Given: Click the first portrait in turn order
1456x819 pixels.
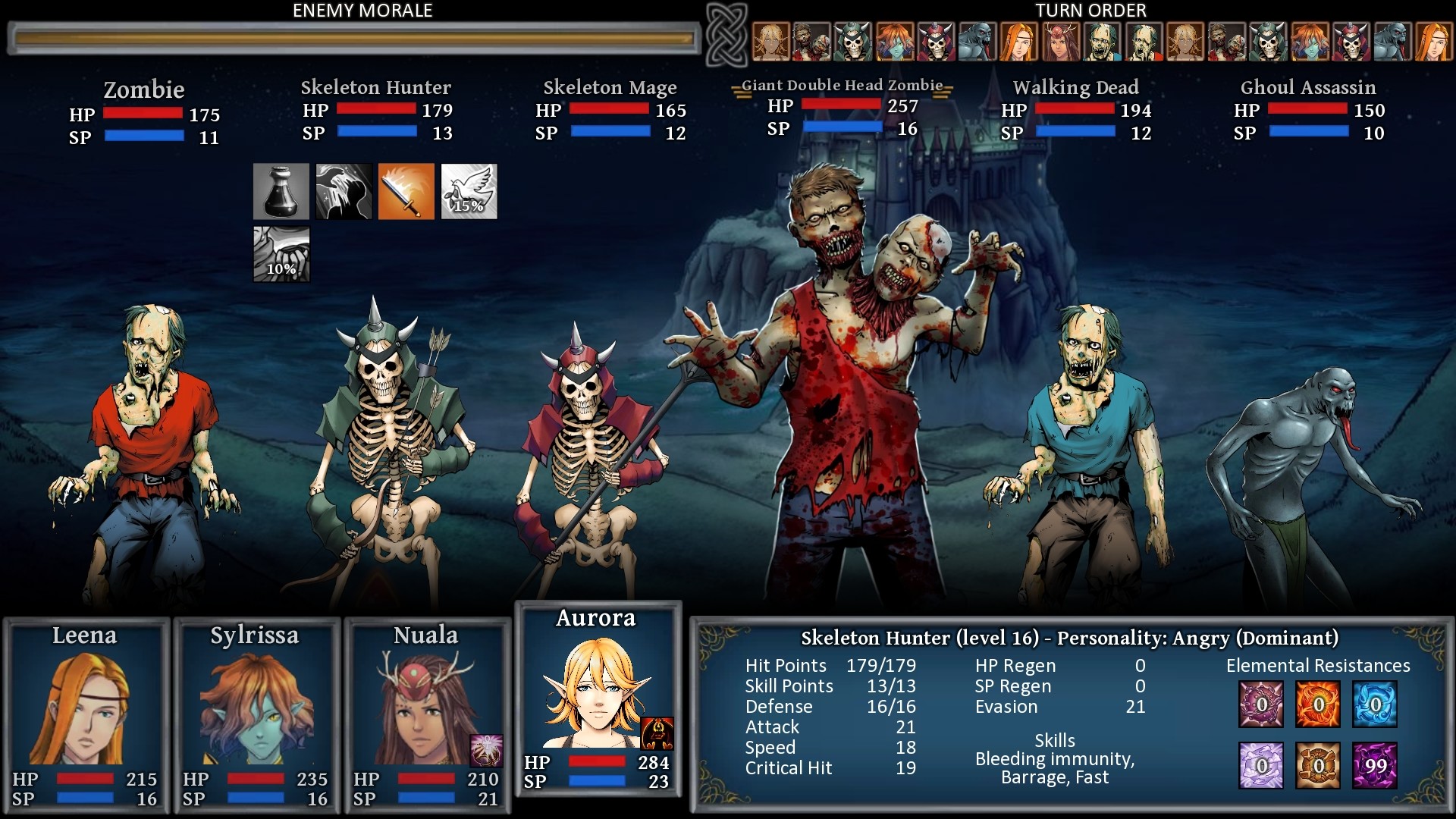Looking at the screenshot, I should (x=770, y=41).
